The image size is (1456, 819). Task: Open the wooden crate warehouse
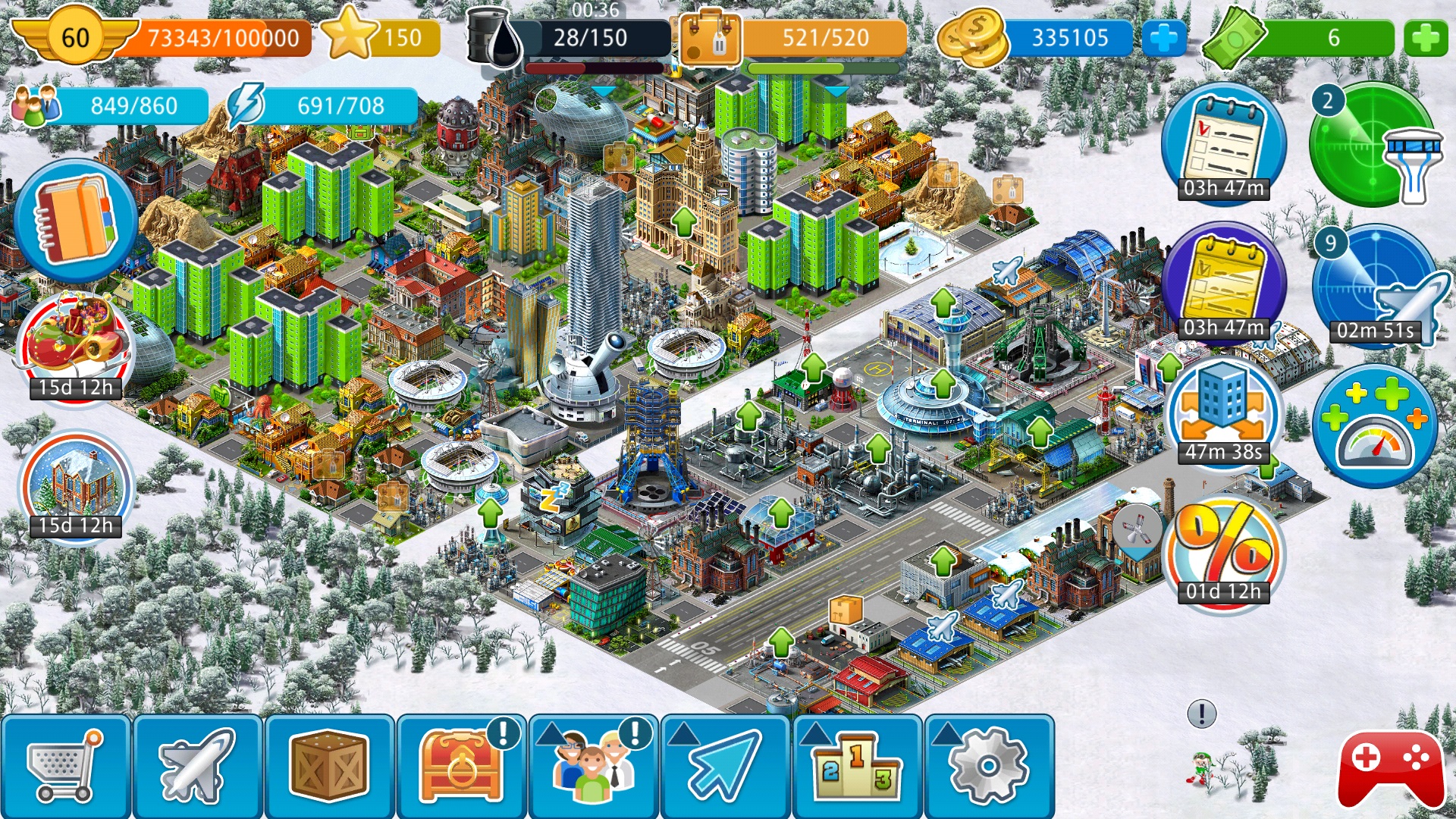coord(329,766)
